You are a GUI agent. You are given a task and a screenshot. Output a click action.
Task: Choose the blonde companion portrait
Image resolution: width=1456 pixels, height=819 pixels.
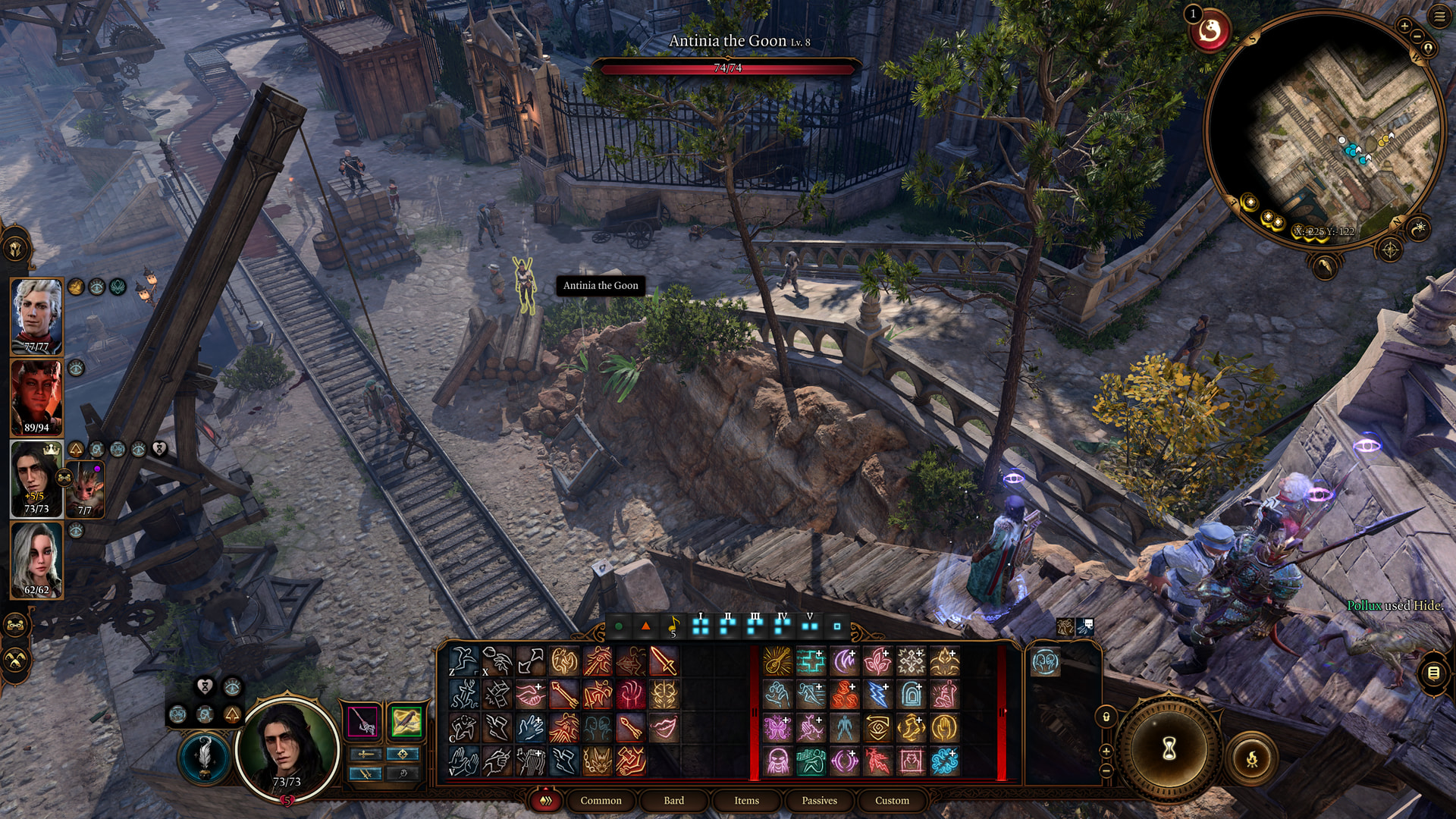(x=36, y=559)
